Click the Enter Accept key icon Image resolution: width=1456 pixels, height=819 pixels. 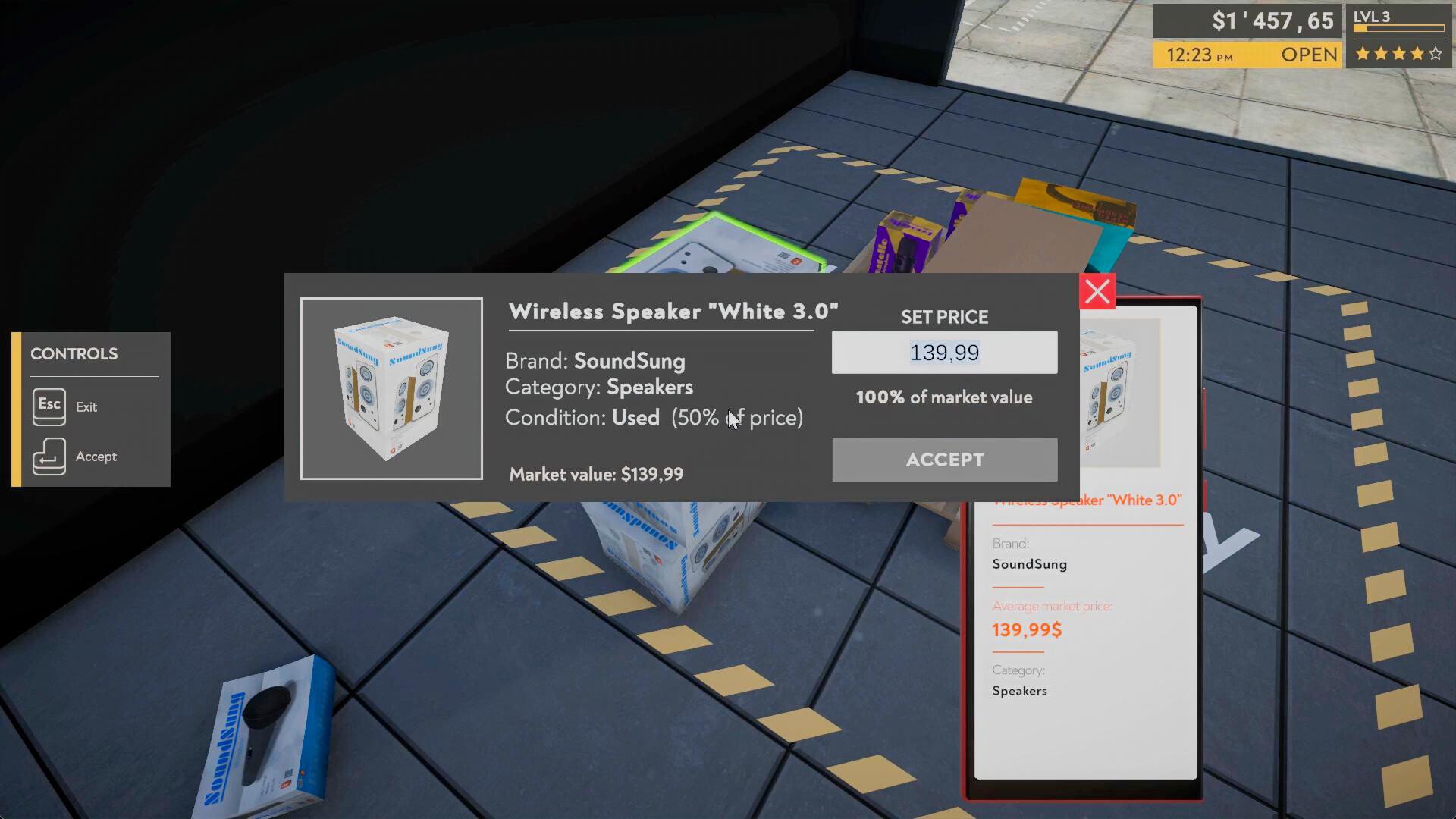point(49,456)
